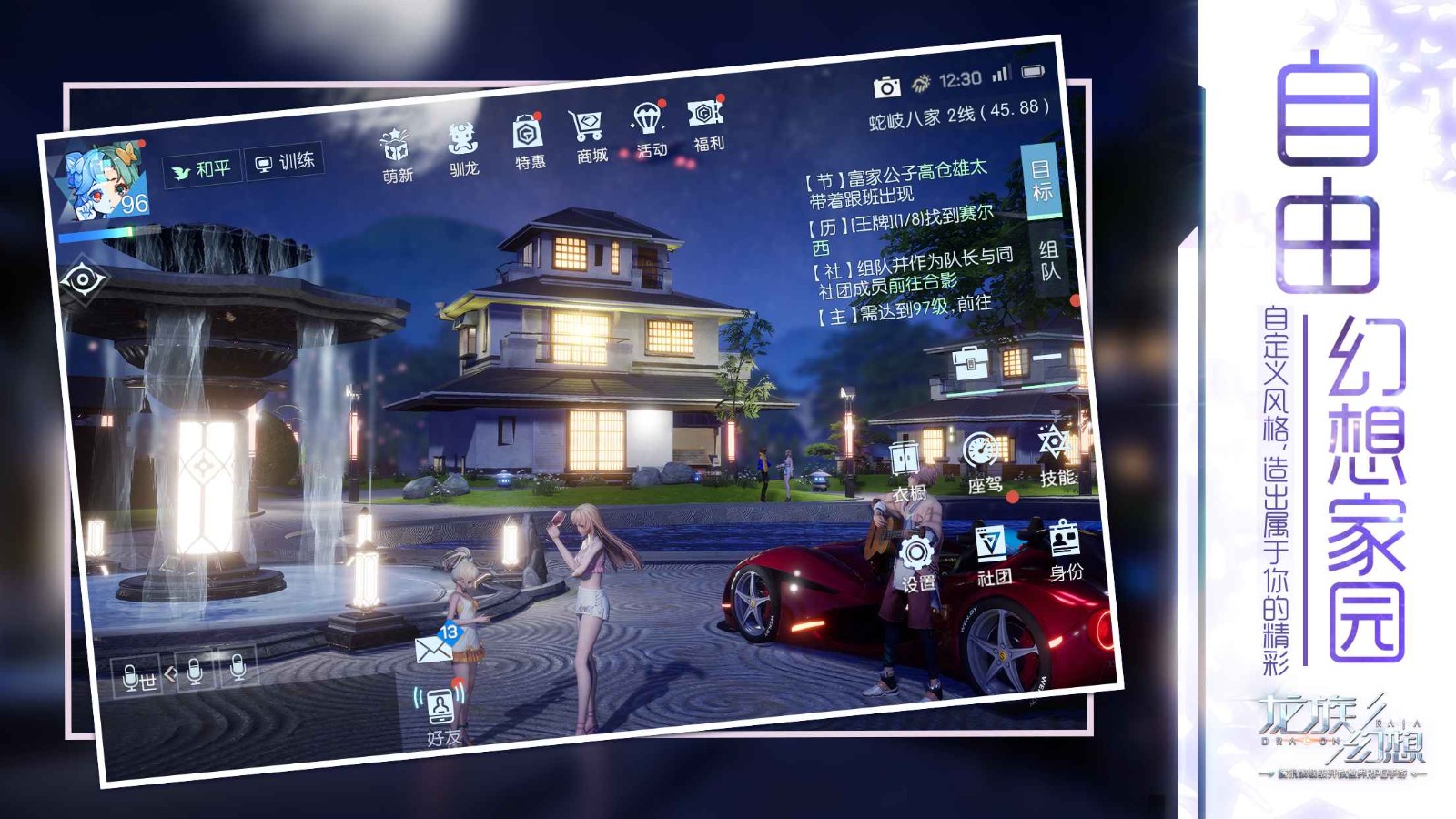Switch to the 组队 team tab
Image resolution: width=1456 pixels, height=819 pixels.
(1048, 259)
